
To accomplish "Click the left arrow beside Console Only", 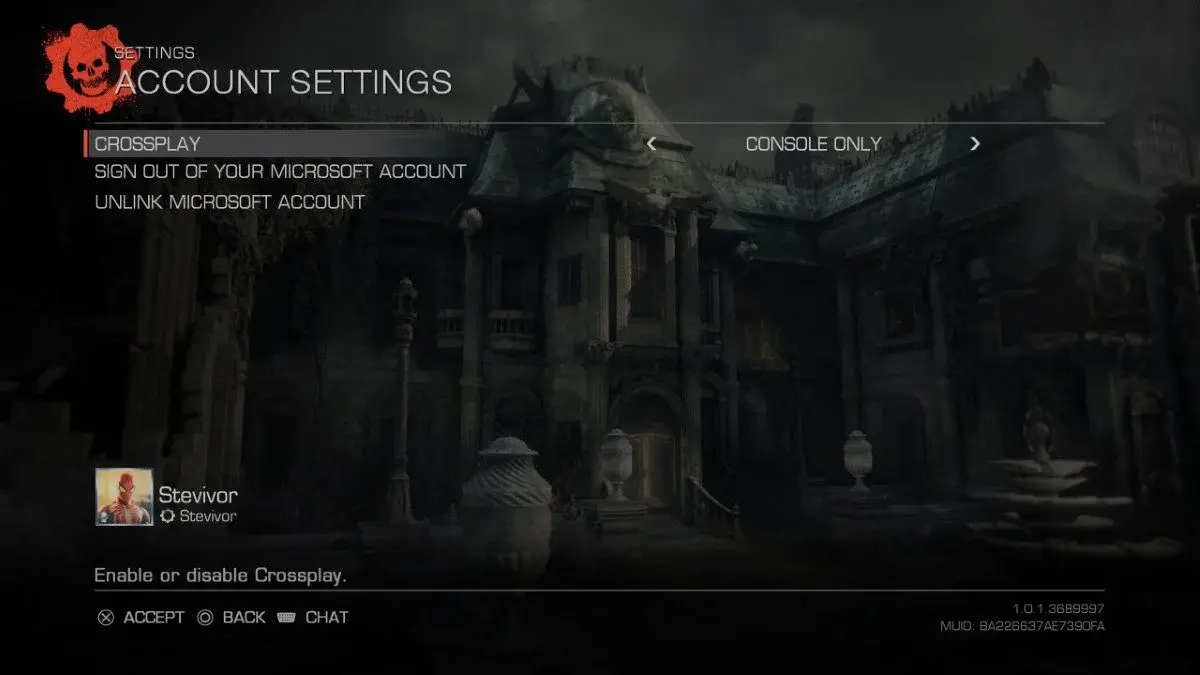I will point(652,144).
